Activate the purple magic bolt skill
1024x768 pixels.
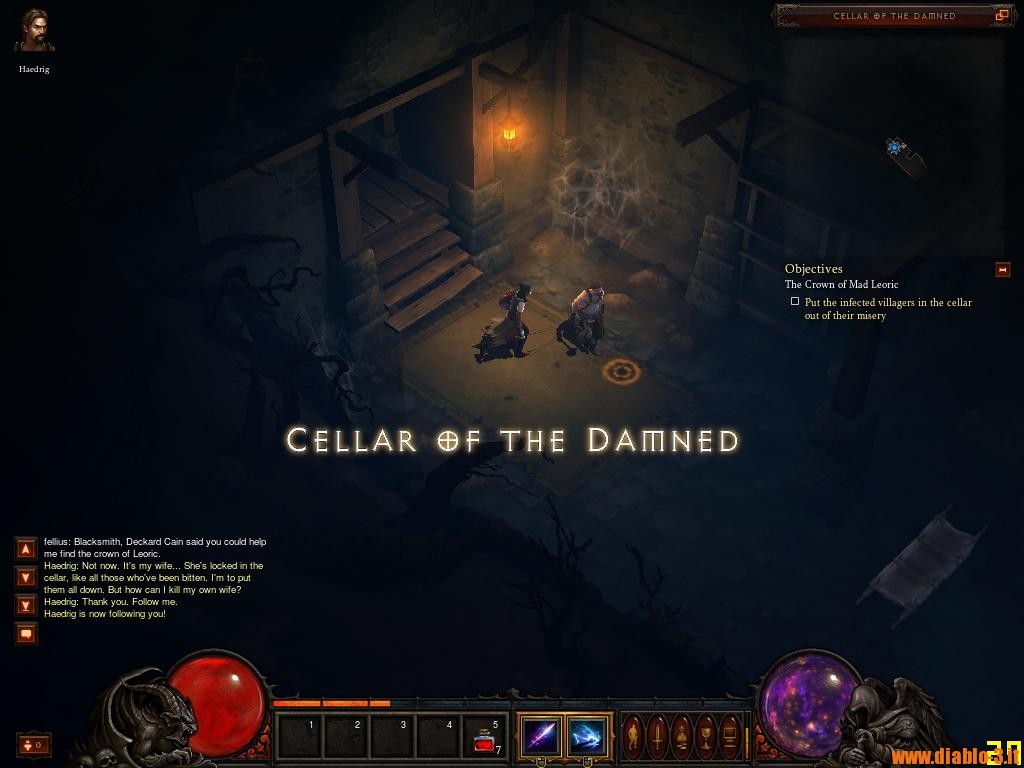[x=540, y=738]
